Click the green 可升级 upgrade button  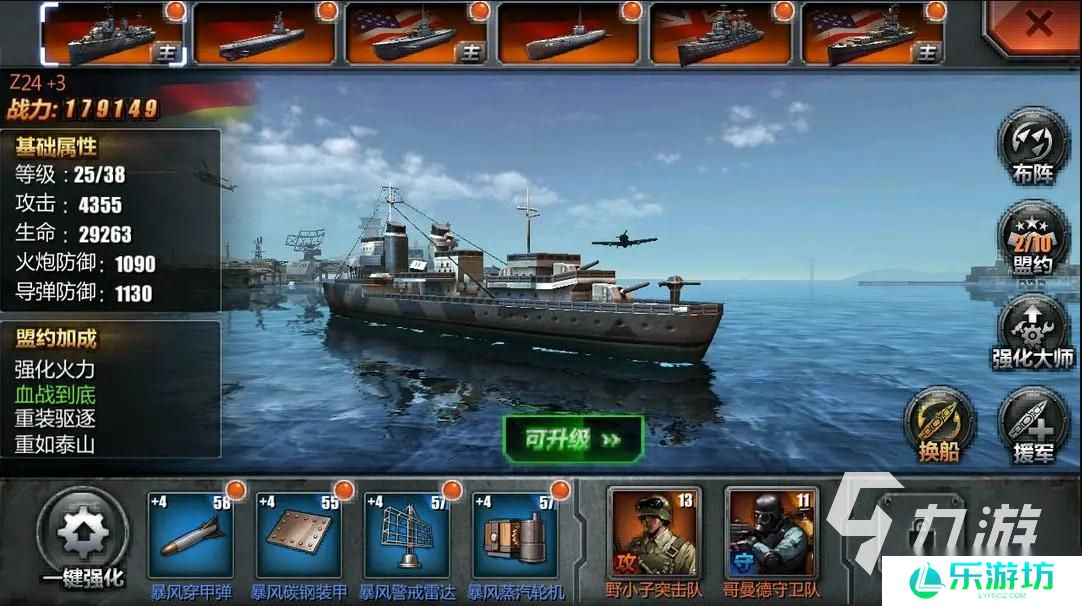point(573,439)
